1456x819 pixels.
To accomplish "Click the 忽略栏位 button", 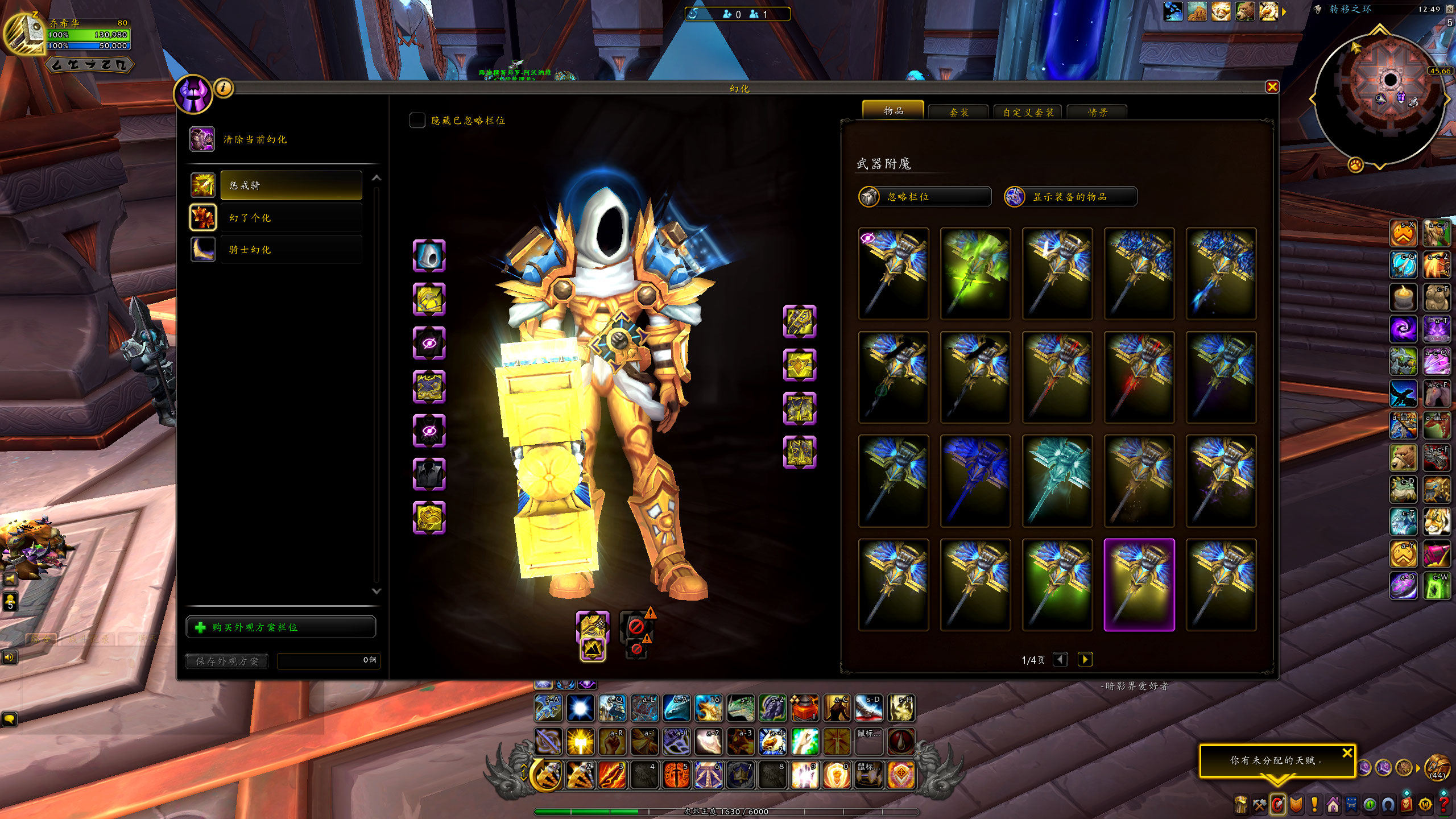I will pyautogui.click(x=925, y=197).
